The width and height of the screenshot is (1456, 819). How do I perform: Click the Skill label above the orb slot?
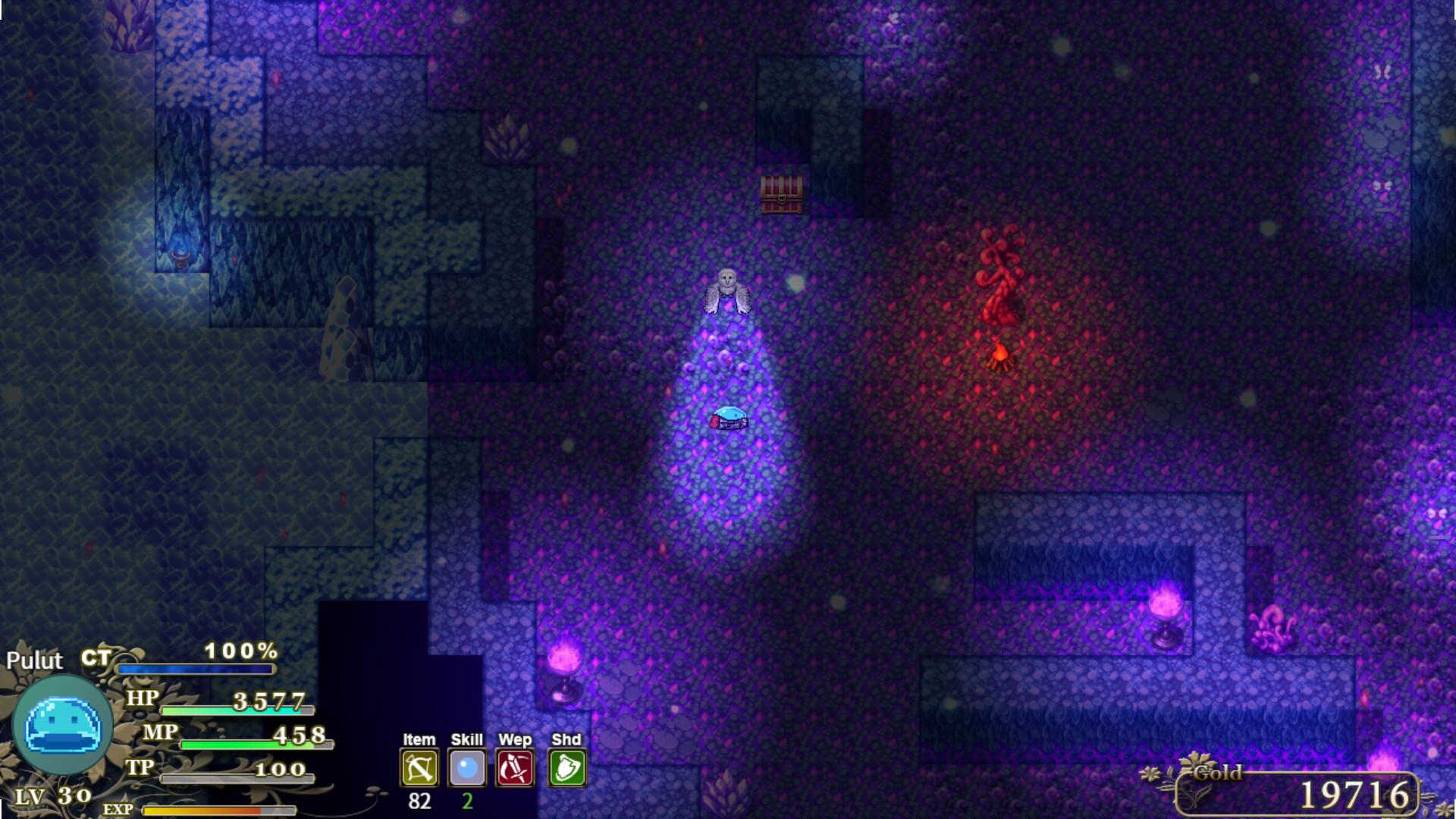pyautogui.click(x=468, y=739)
